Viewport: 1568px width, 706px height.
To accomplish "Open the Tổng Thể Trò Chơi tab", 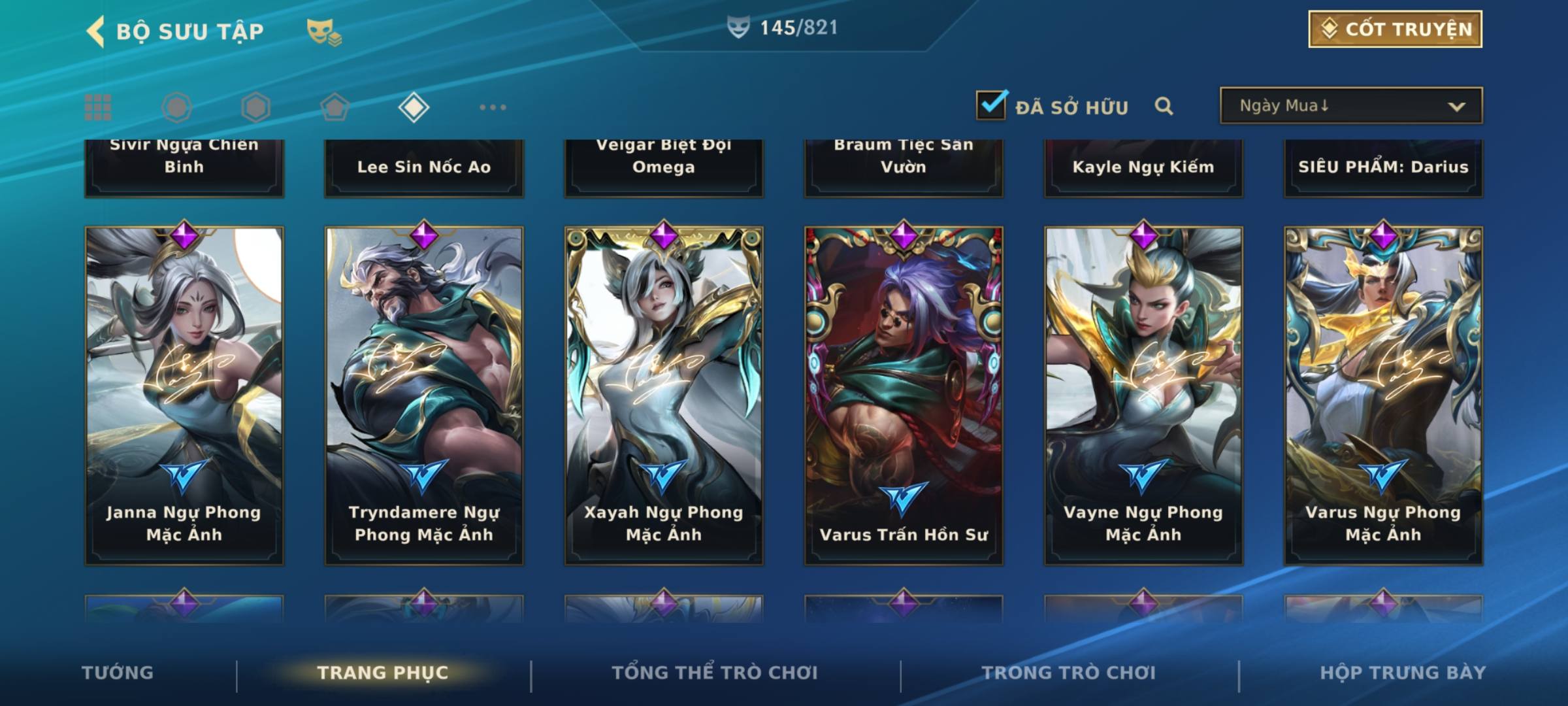I will coord(715,673).
